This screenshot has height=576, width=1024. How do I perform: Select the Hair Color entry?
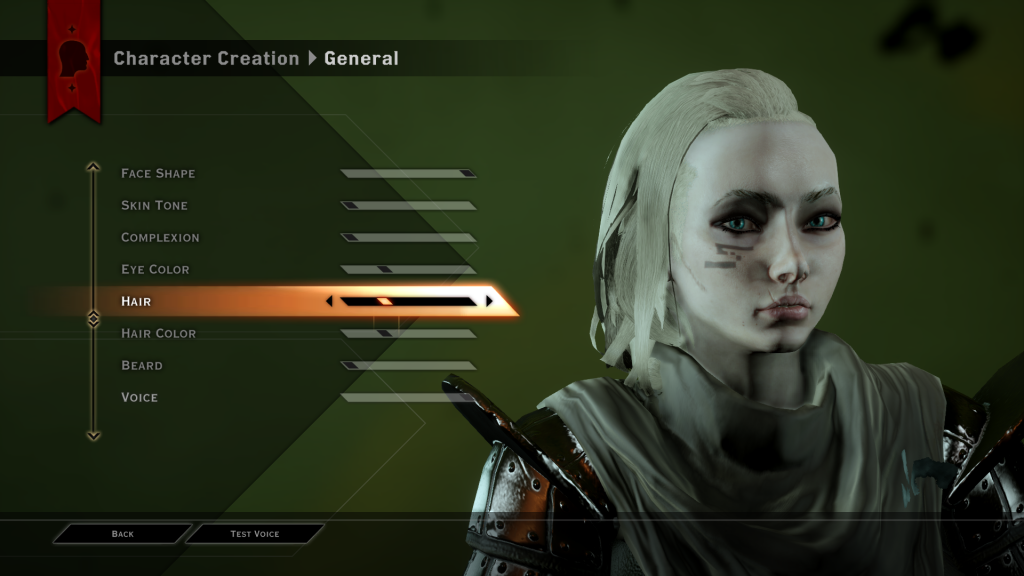click(158, 334)
